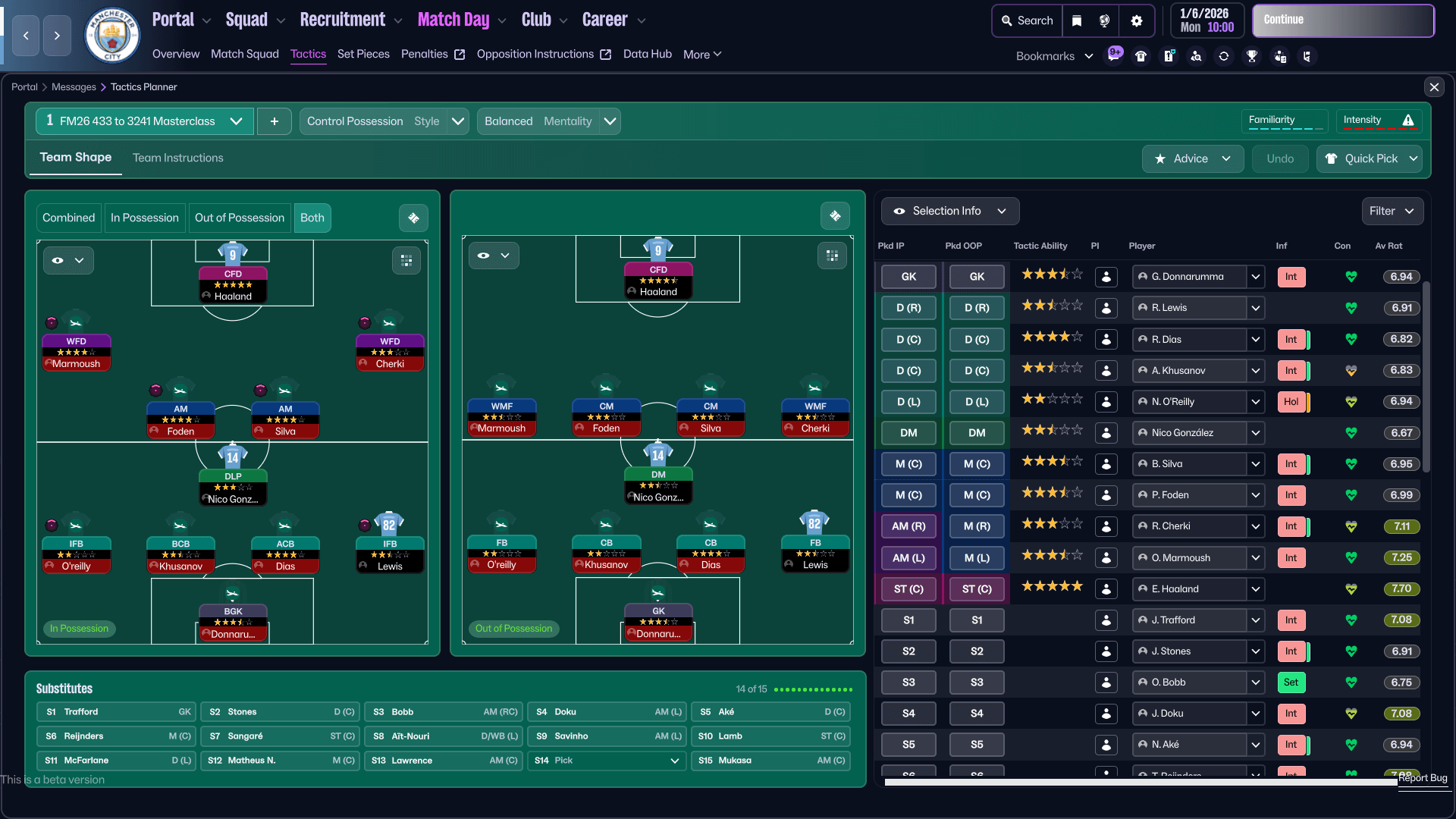Switch to the Team Instructions tab
Image resolution: width=1456 pixels, height=819 pixels.
pos(177,158)
